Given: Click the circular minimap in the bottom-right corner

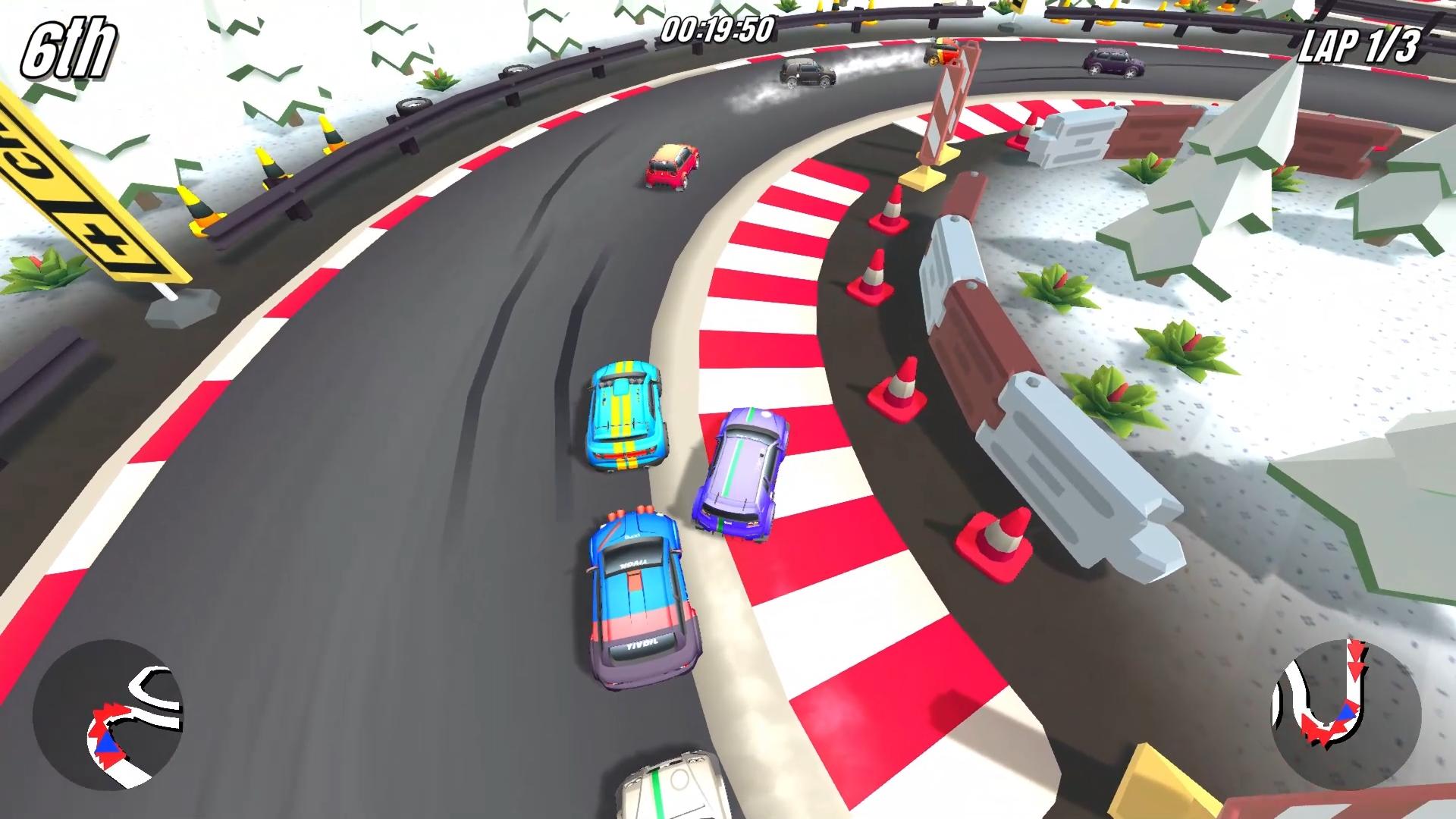Looking at the screenshot, I should click(x=1346, y=715).
